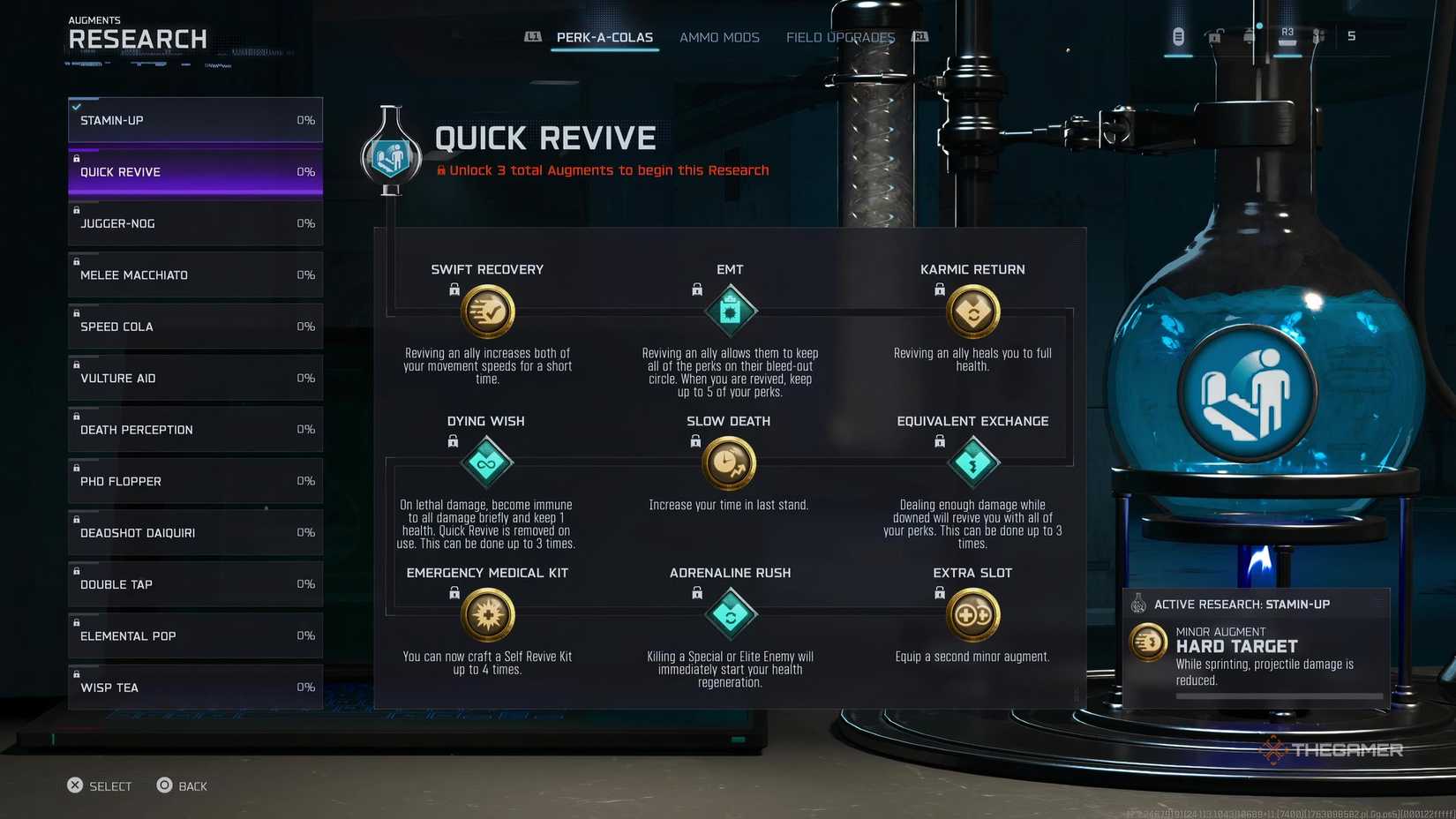Select the EMT augment icon
1456x819 pixels.
[730, 311]
